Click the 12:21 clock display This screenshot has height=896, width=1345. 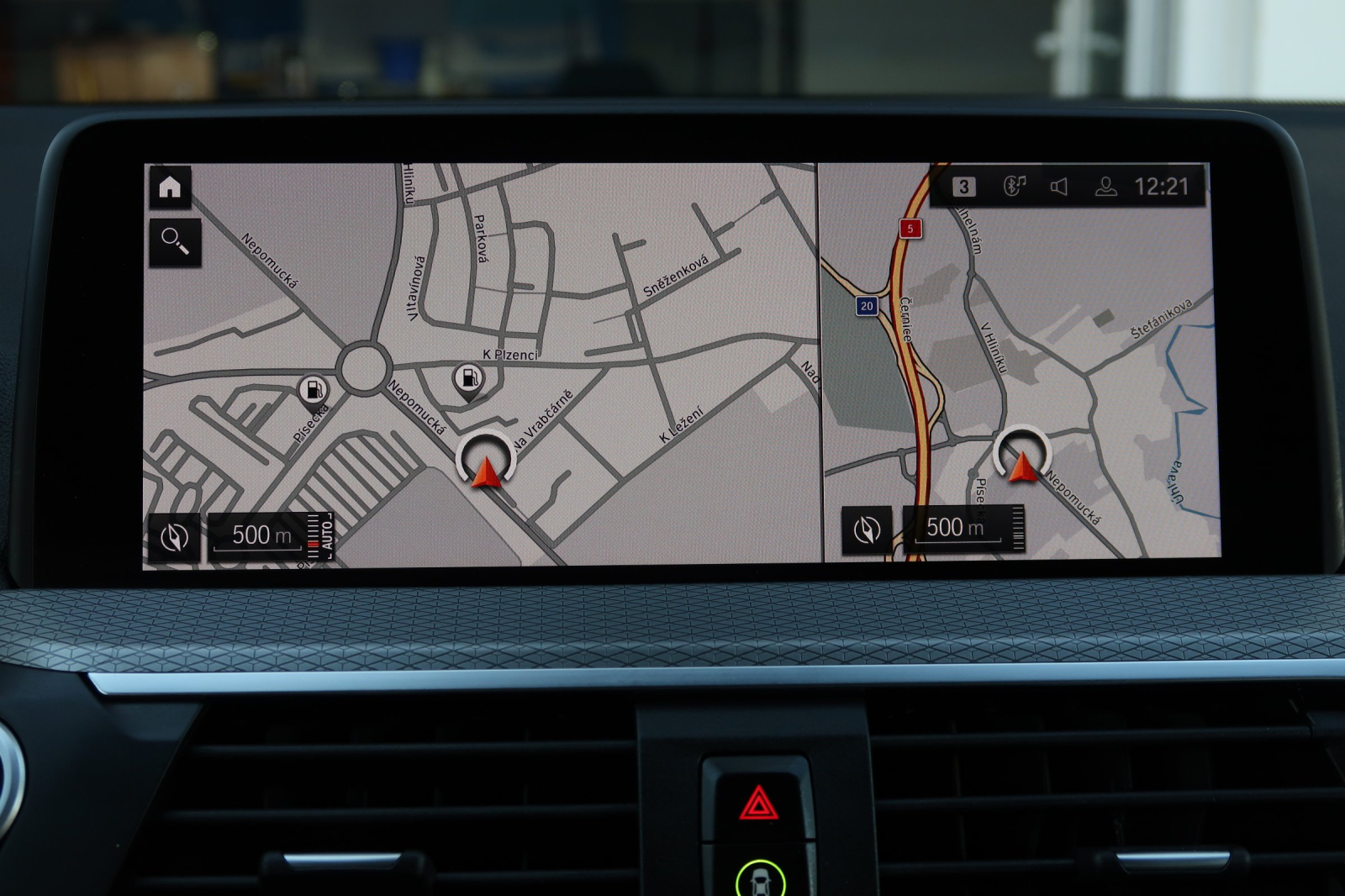click(1161, 187)
